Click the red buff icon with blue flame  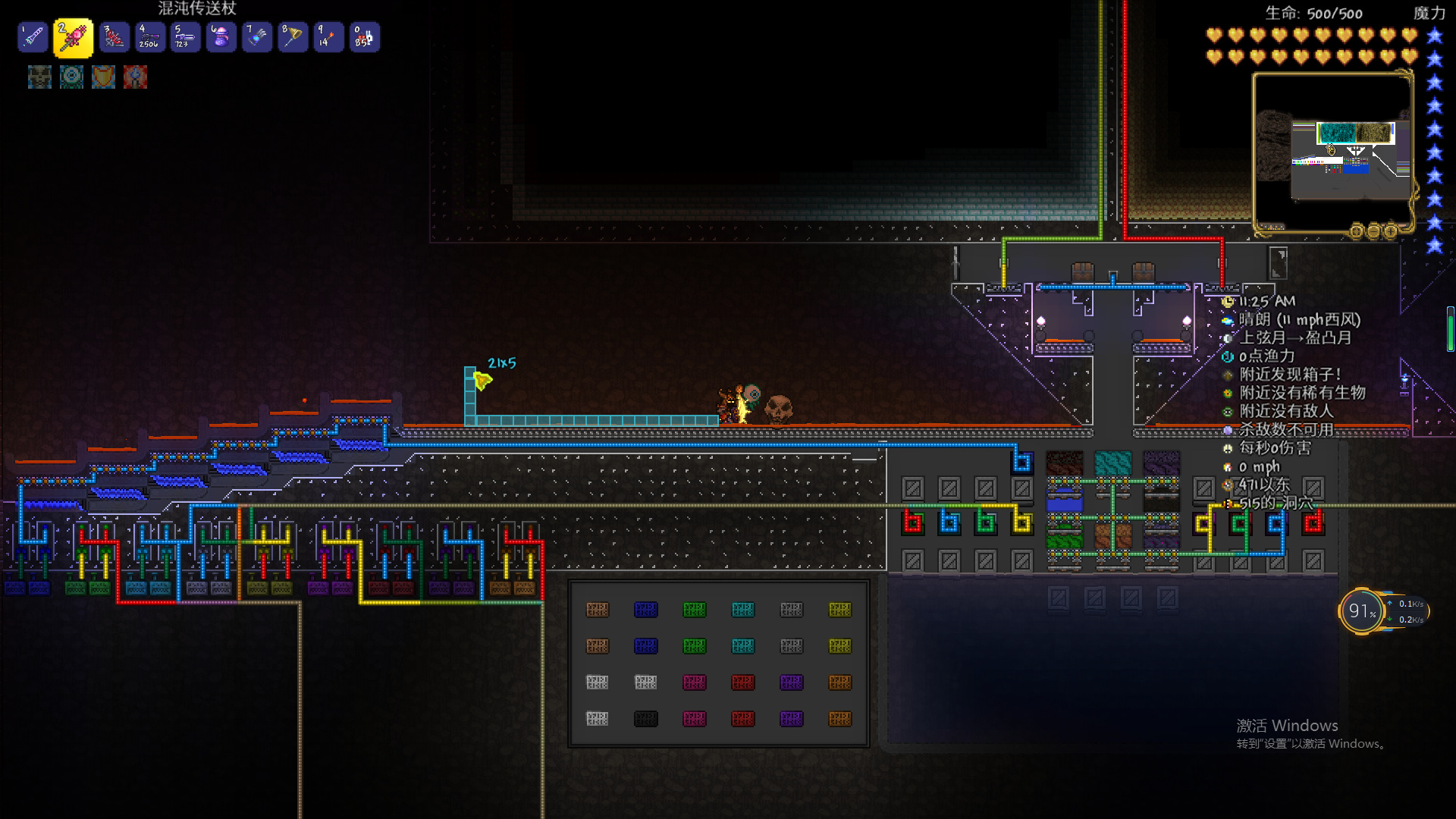(x=135, y=77)
